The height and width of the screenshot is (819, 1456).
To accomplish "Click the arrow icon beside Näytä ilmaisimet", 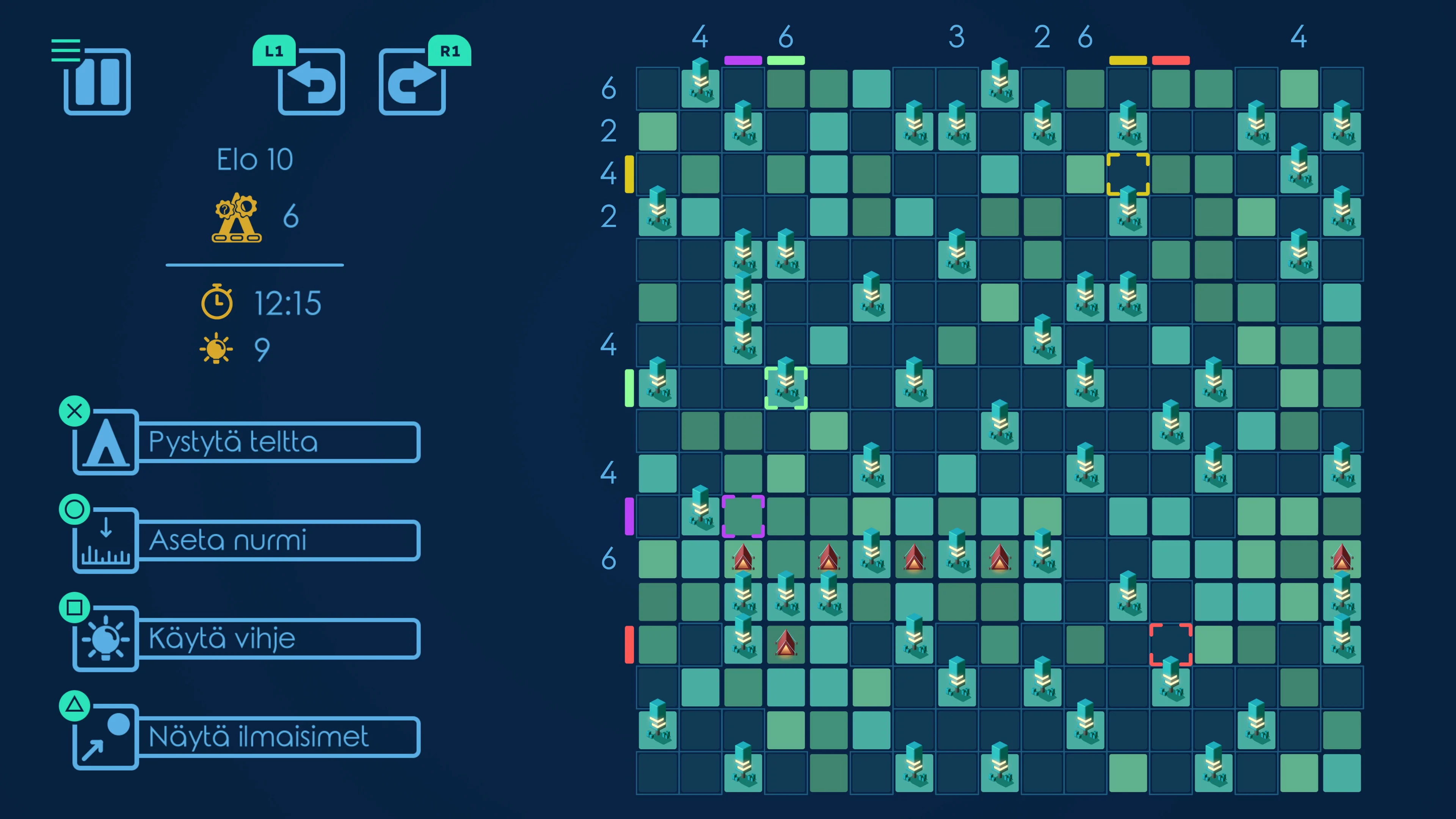I will (105, 736).
